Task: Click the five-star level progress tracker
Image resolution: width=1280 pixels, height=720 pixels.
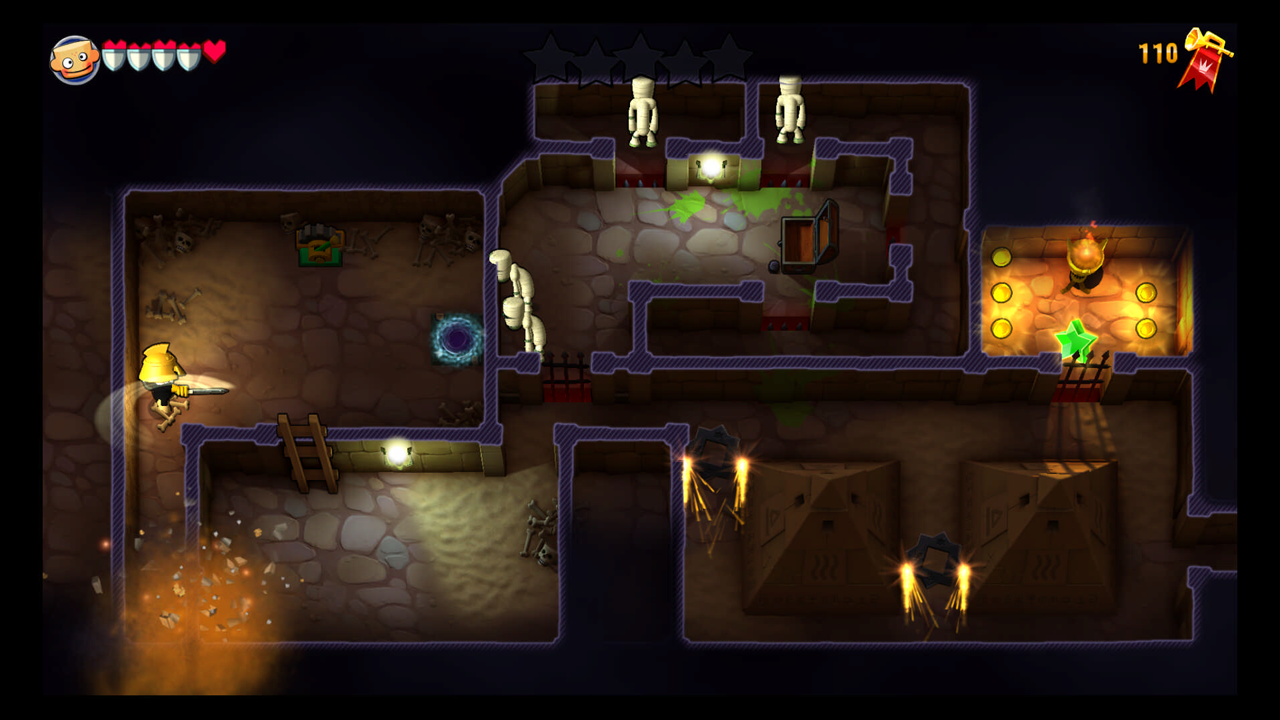Action: point(638,60)
